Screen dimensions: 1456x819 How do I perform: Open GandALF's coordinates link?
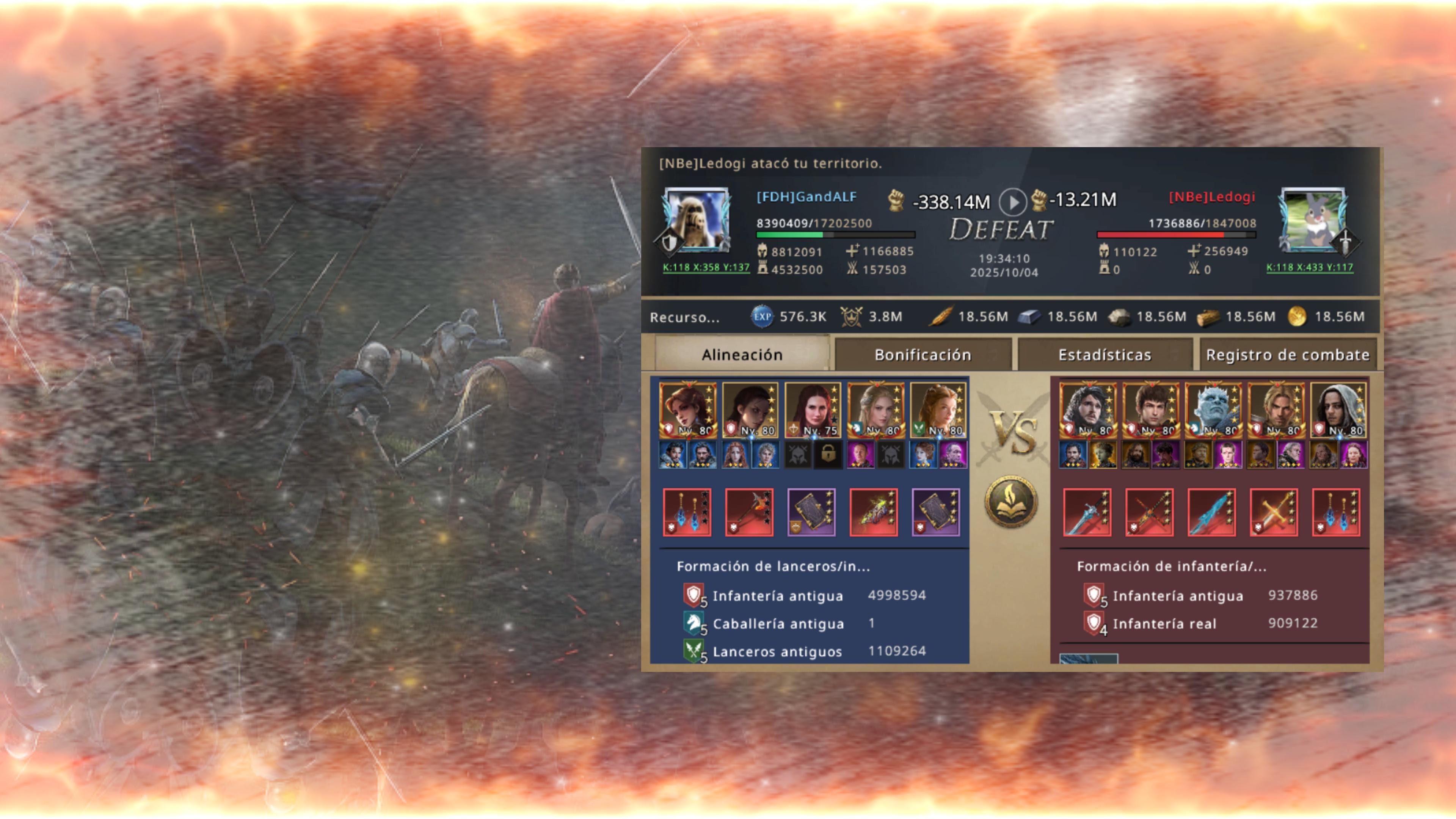click(x=706, y=267)
